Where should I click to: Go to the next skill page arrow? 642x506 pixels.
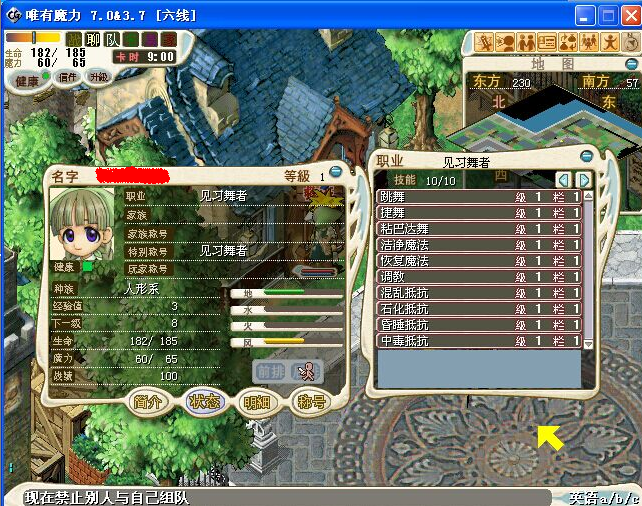(x=583, y=180)
